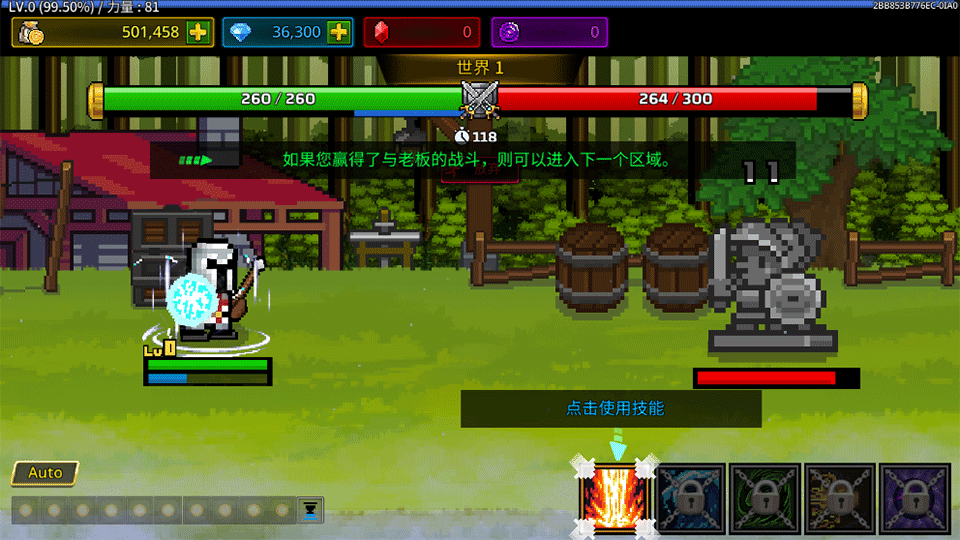960x540 pixels.
Task: Activate the fire pillar skill
Action: click(x=616, y=498)
